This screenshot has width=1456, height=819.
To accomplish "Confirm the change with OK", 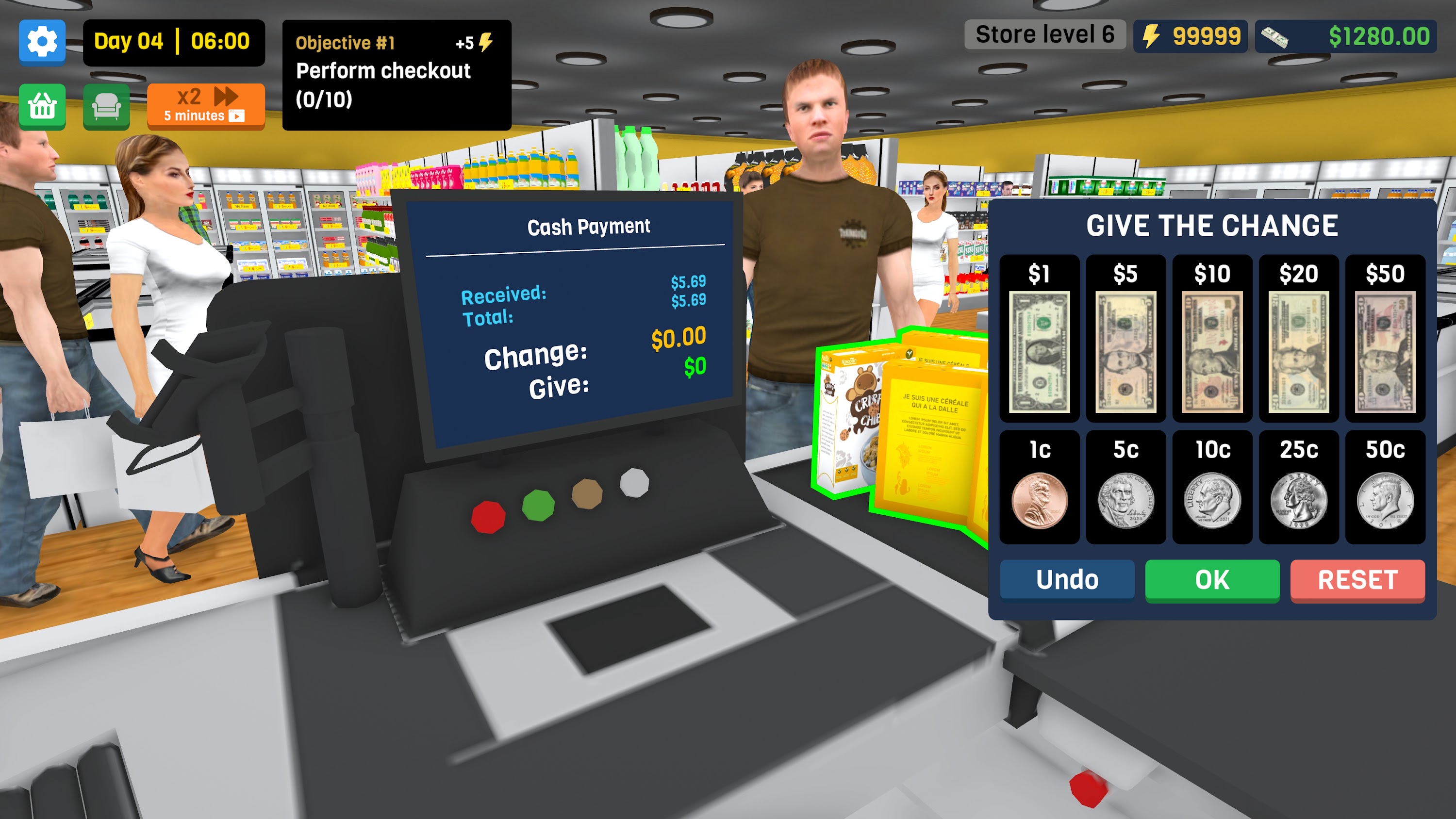I will click(1212, 580).
